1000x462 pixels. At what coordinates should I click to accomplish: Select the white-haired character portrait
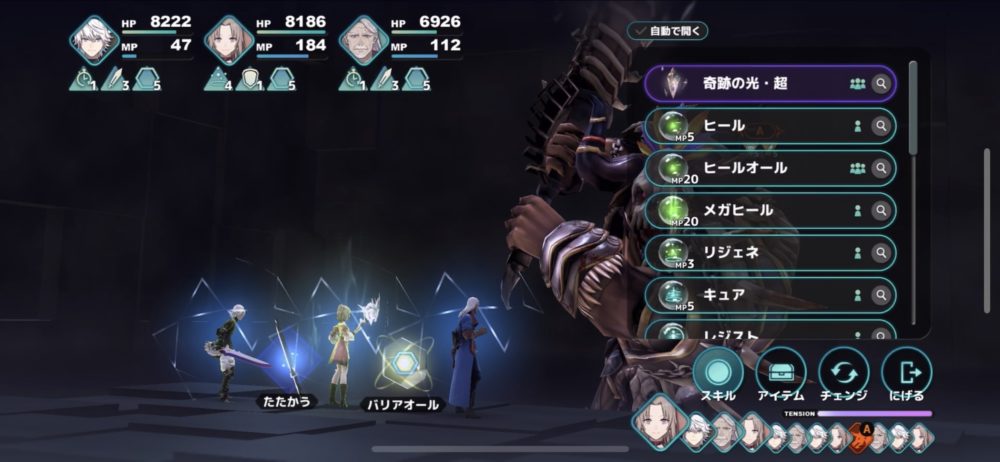click(95, 40)
